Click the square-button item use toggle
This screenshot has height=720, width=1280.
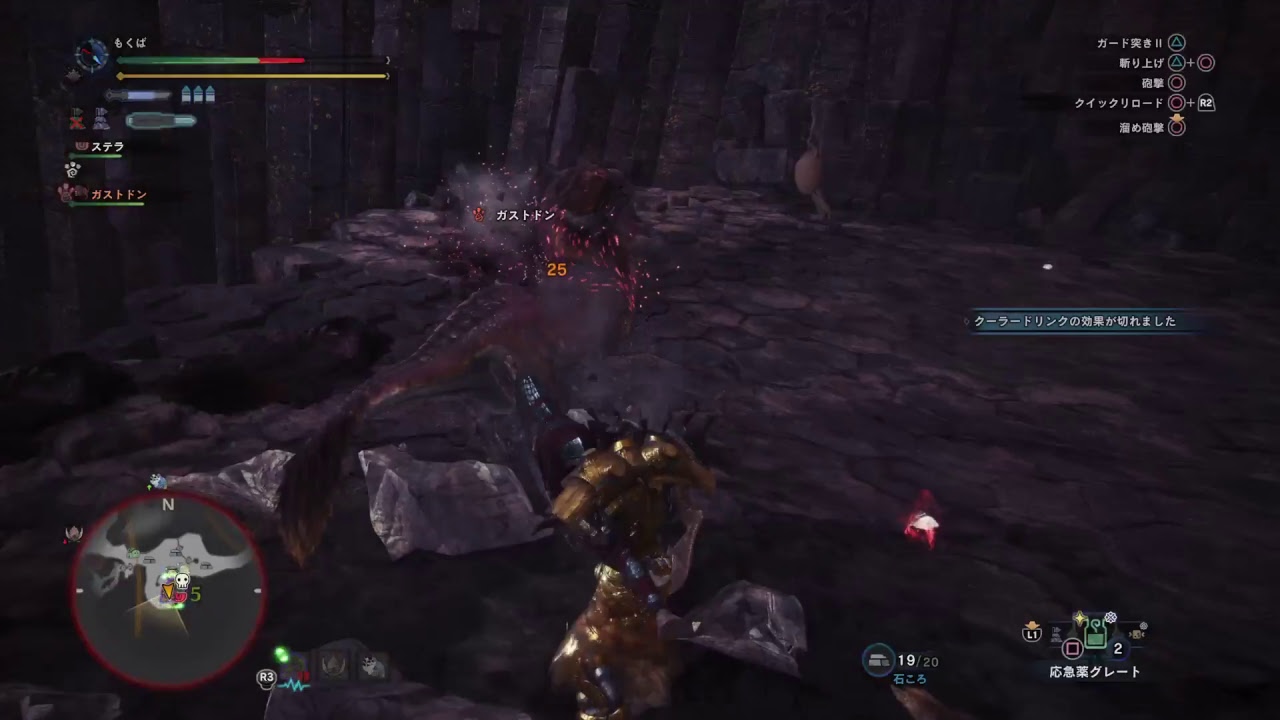[x=1072, y=648]
